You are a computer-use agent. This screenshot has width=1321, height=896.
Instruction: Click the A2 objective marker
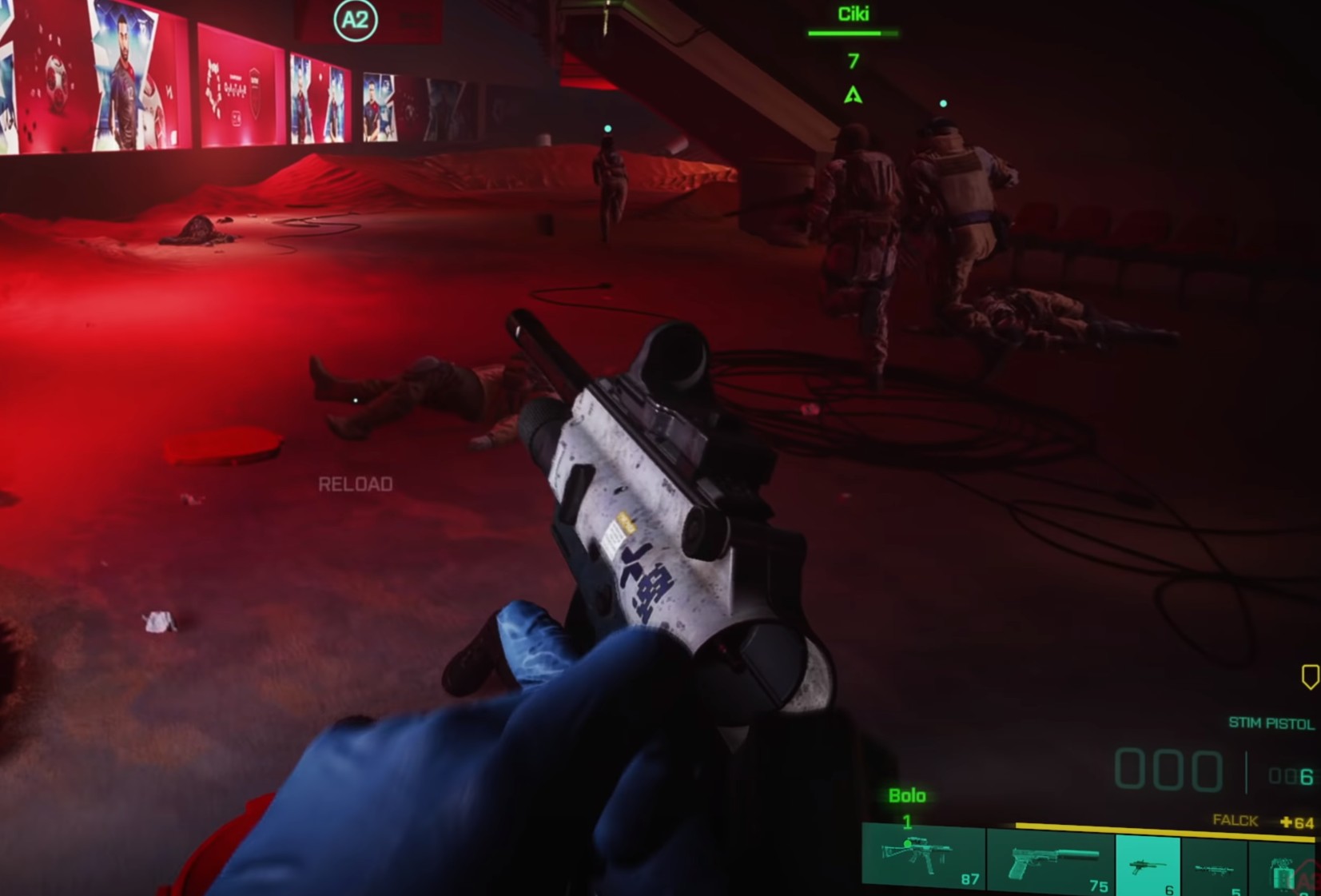(x=355, y=20)
